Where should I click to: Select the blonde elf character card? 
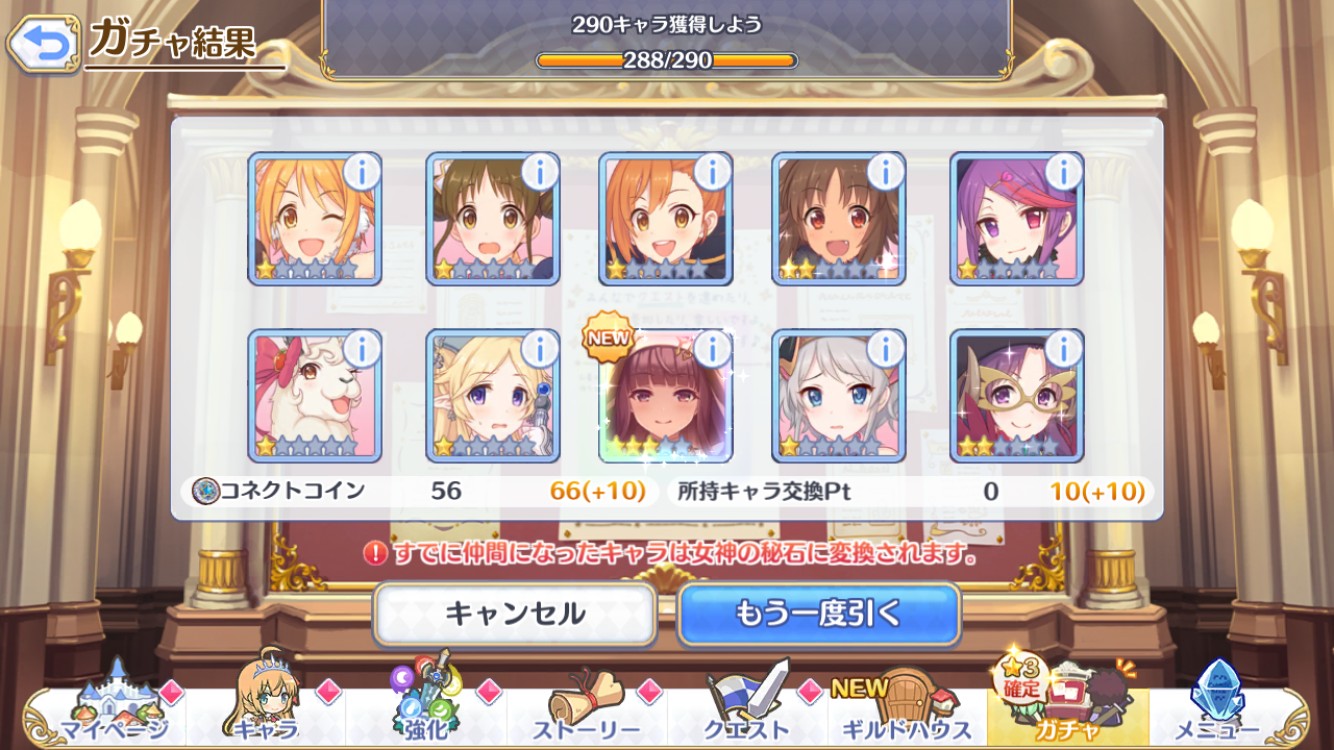[x=492, y=396]
